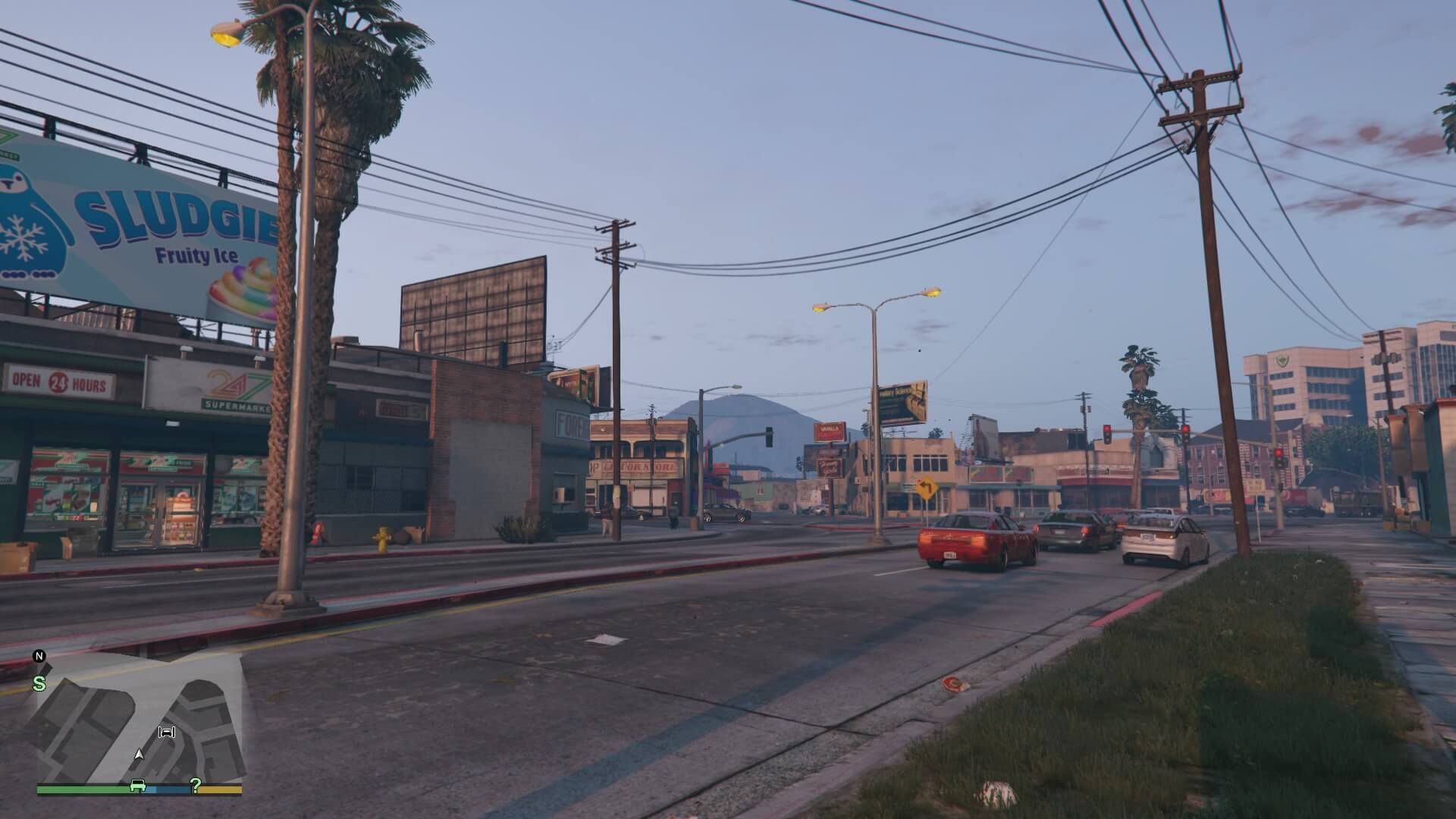Select the green question mark blip
Viewport: 1456px width, 819px height.
coord(196,786)
